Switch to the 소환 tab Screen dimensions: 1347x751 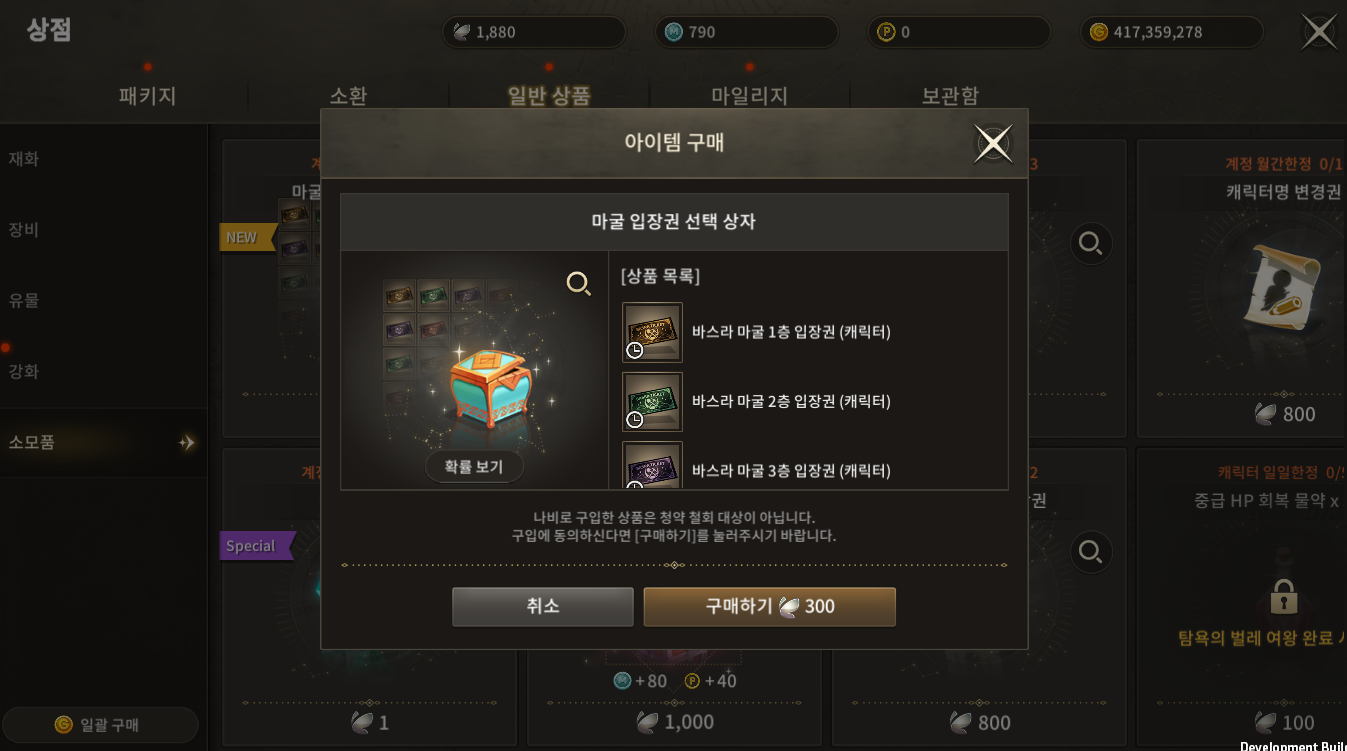pyautogui.click(x=348, y=96)
